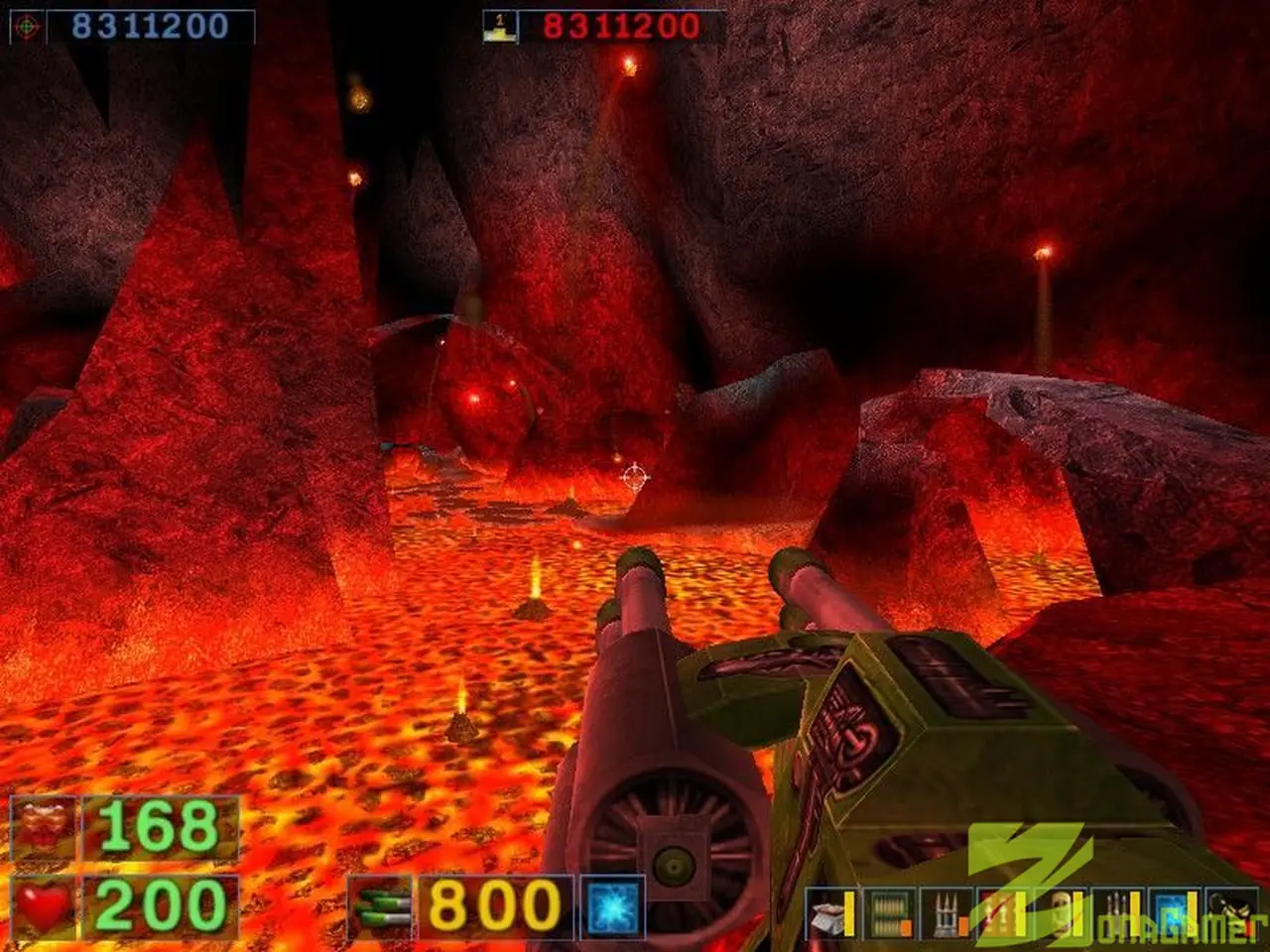Click the red heart health icon
The height and width of the screenshot is (952, 1270).
(x=44, y=906)
